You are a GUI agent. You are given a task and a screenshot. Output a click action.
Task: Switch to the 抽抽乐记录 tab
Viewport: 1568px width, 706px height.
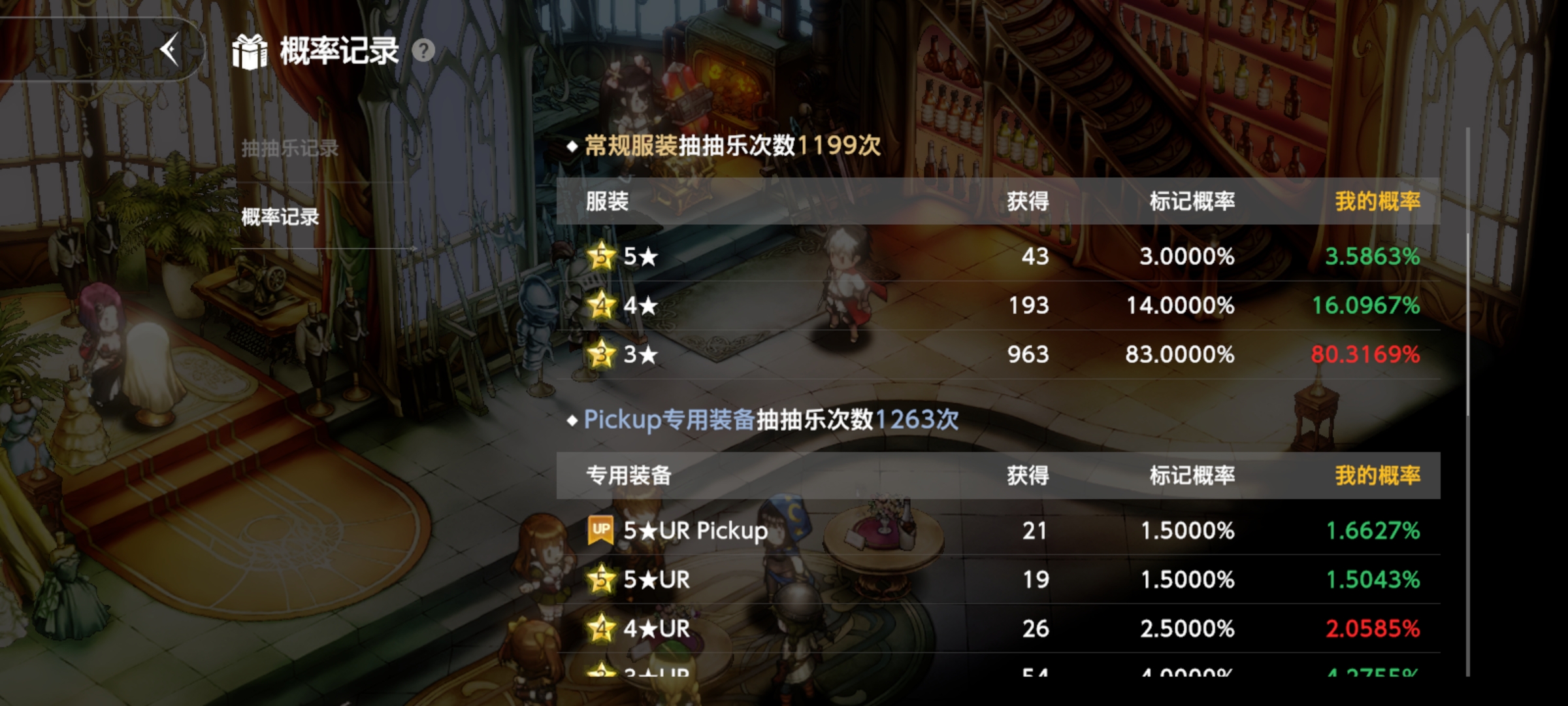point(289,148)
